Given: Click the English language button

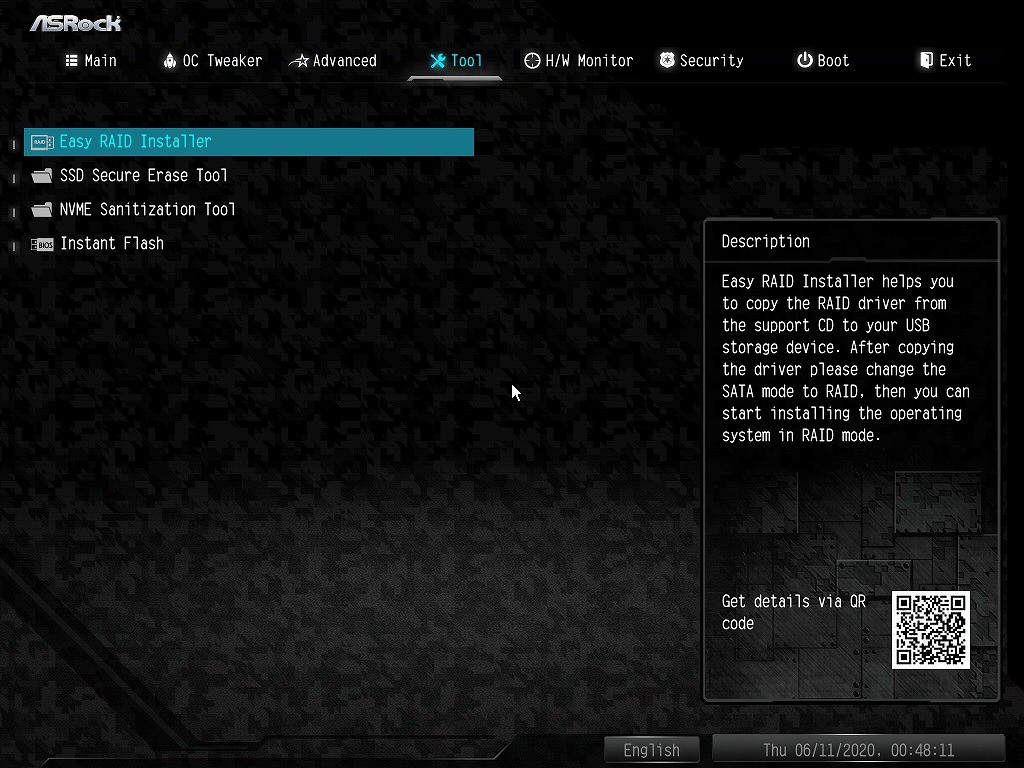Looking at the screenshot, I should click(651, 750).
